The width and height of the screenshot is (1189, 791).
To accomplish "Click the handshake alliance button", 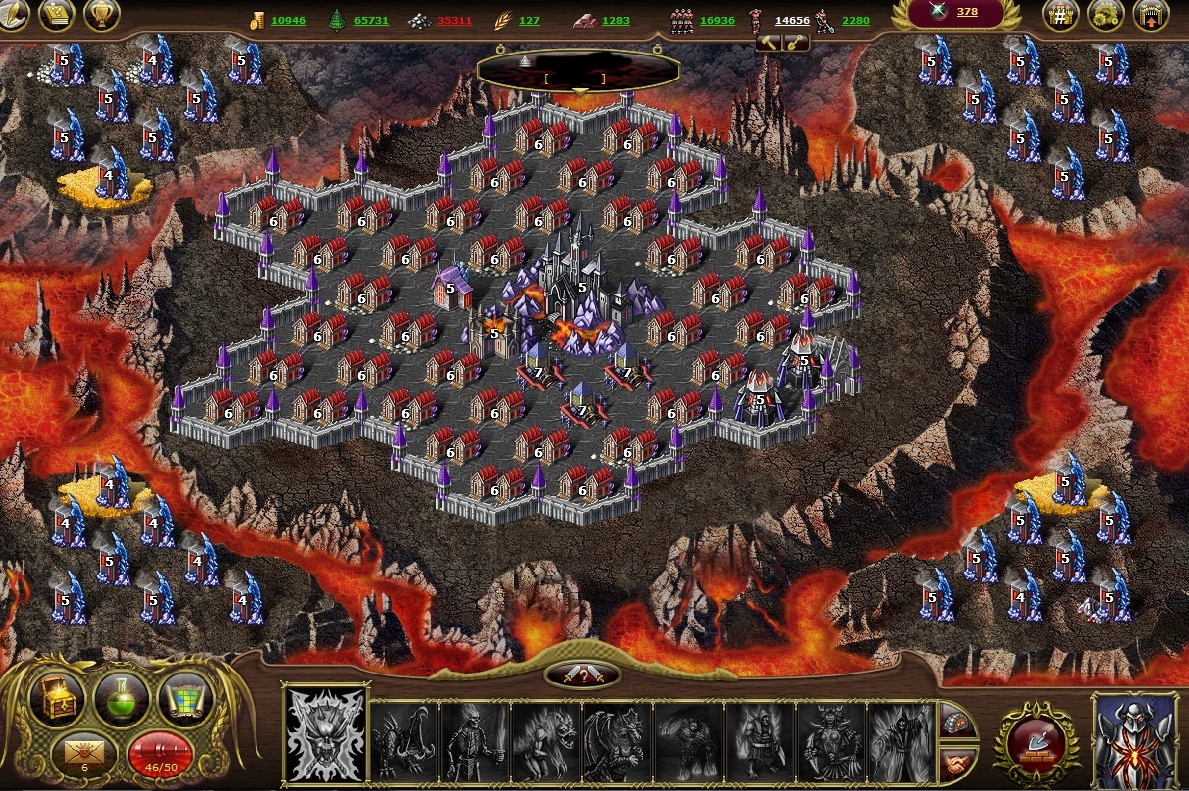I will click(x=958, y=764).
